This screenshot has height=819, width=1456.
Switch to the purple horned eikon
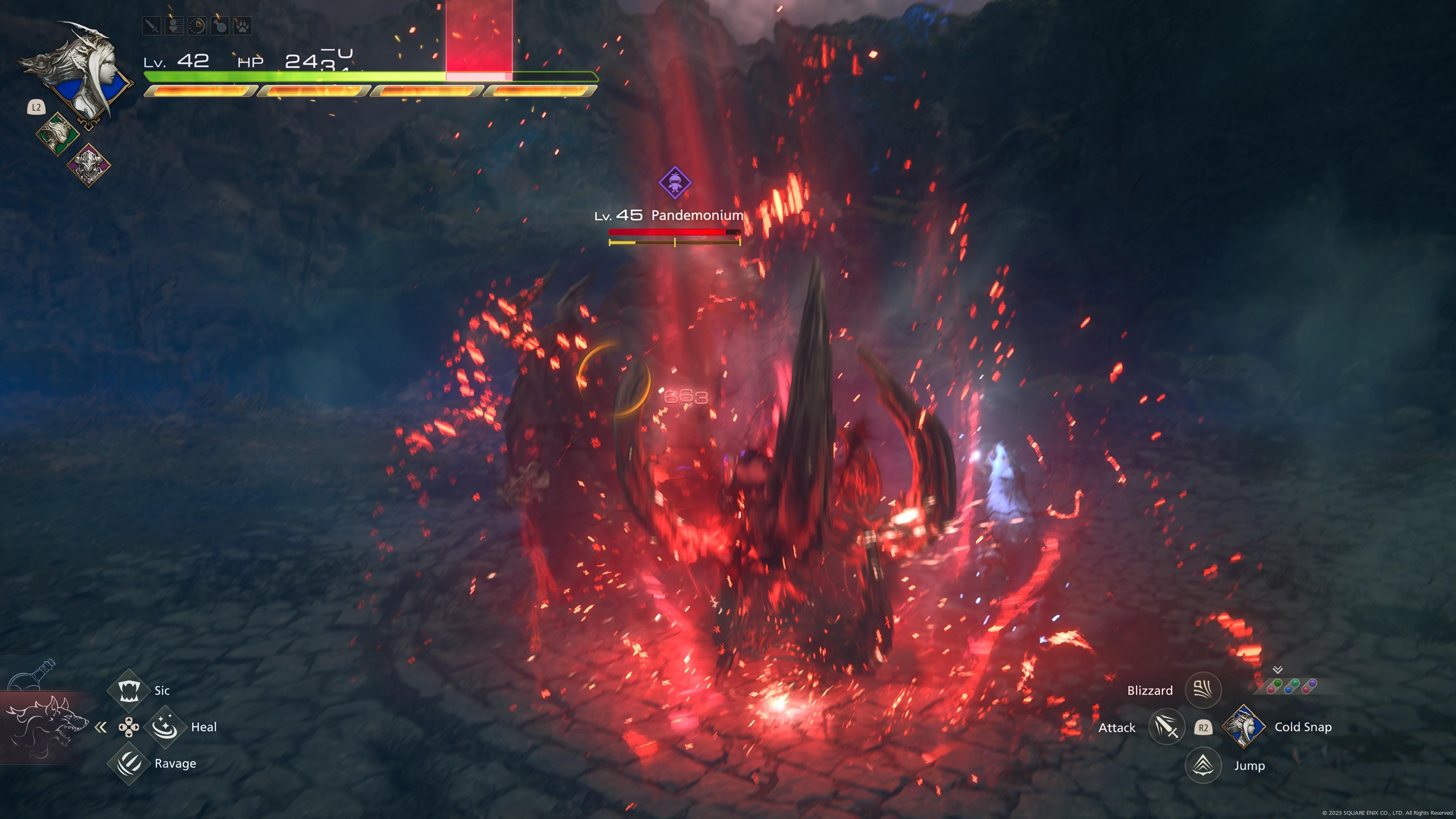click(x=89, y=165)
